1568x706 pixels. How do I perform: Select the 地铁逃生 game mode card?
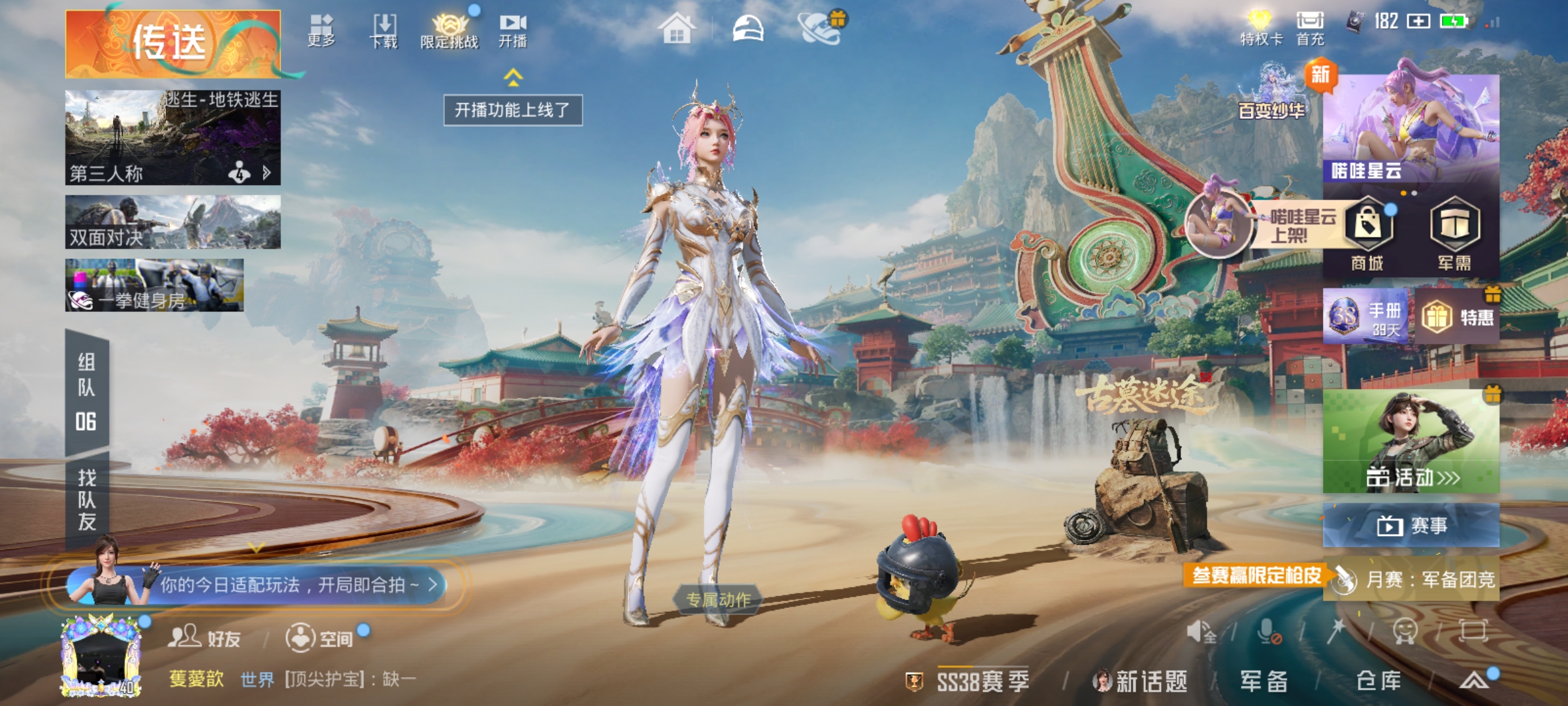pos(172,137)
